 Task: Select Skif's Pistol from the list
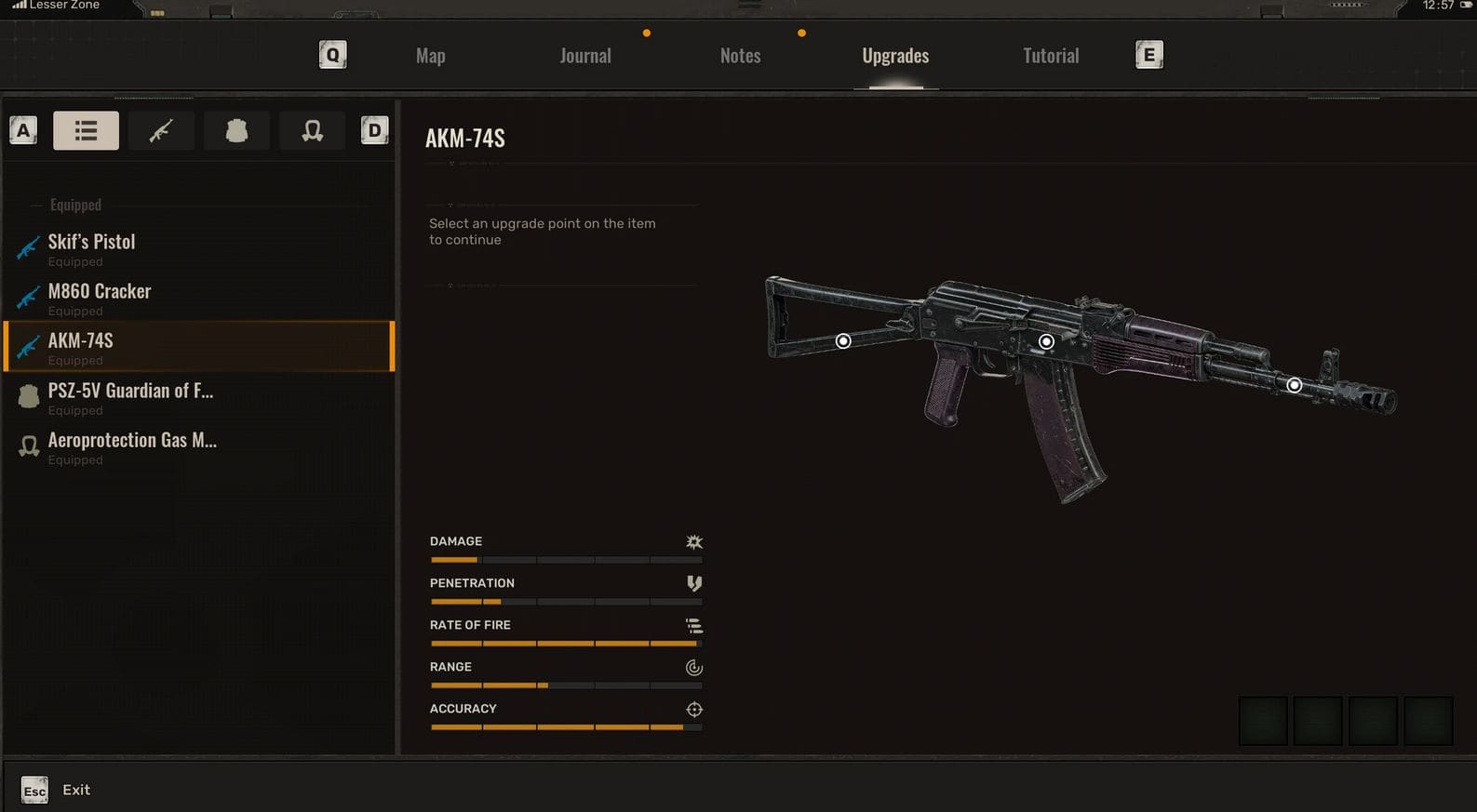91,247
